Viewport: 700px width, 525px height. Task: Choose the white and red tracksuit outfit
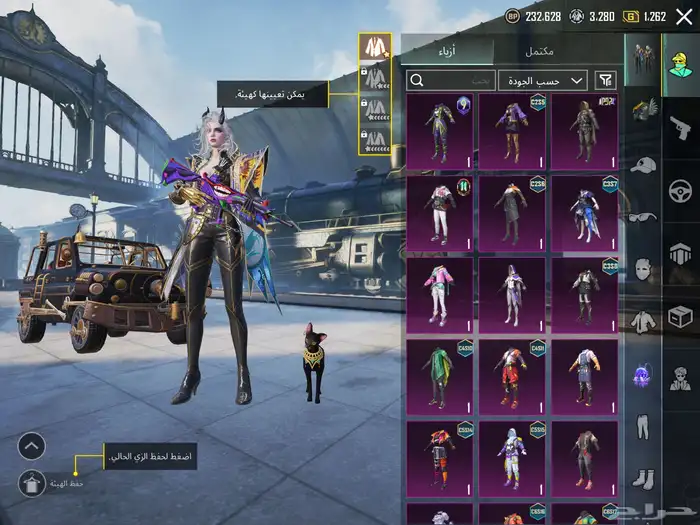[440, 211]
